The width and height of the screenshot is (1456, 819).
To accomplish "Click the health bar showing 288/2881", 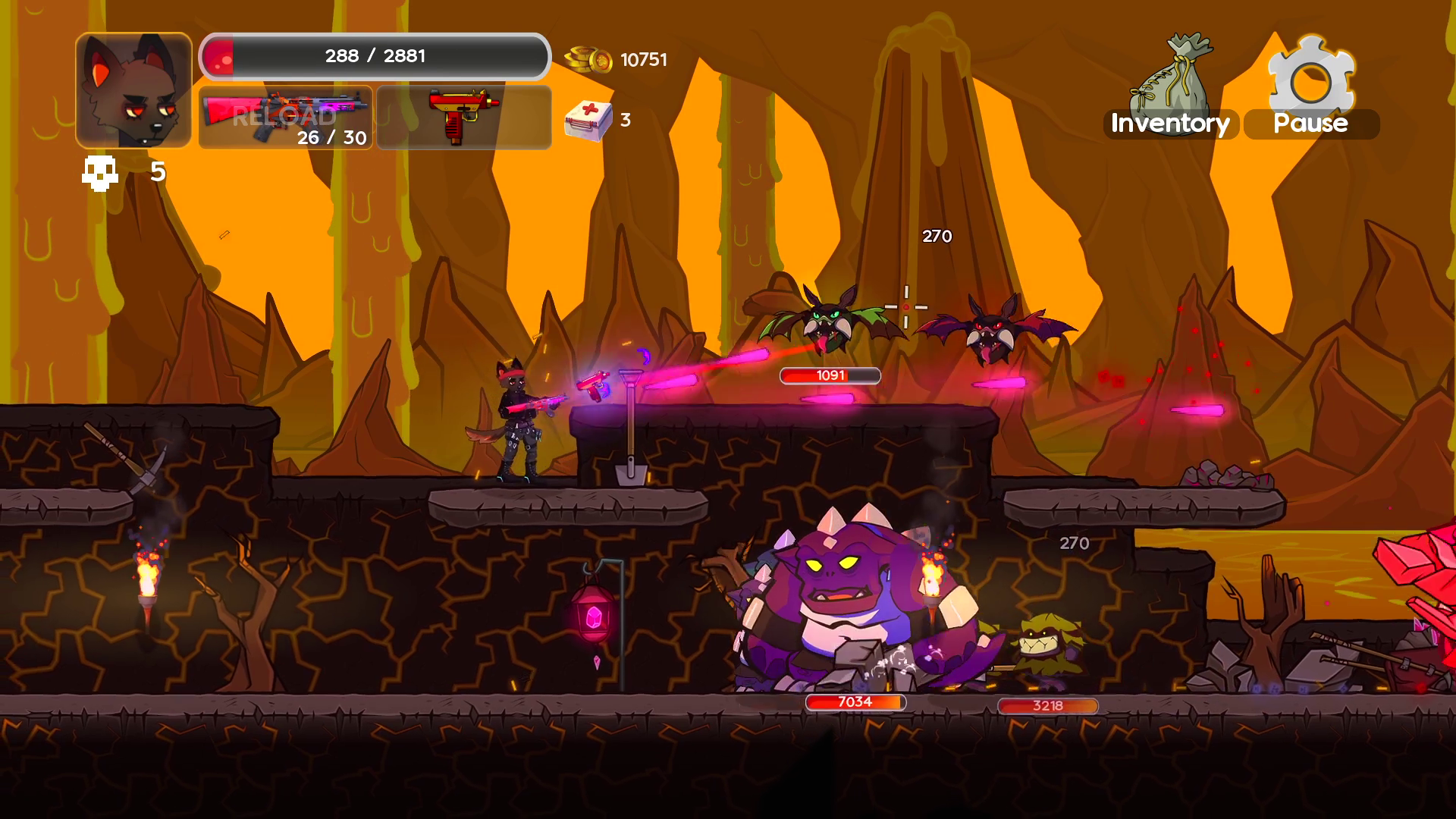I will 375,55.
